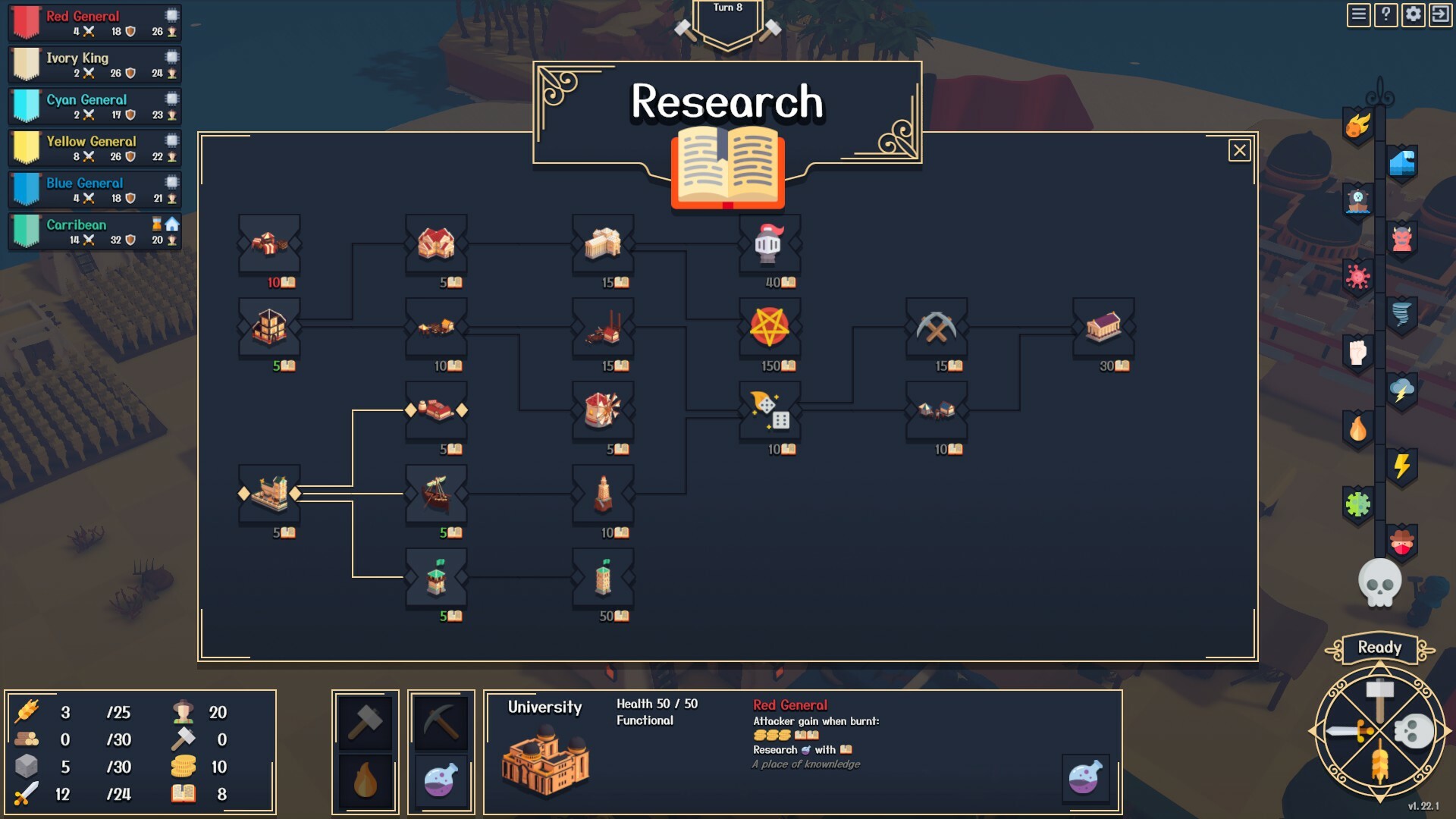The image size is (1456, 819).
Task: Research the knight technology costing 40 books
Action: point(770,244)
